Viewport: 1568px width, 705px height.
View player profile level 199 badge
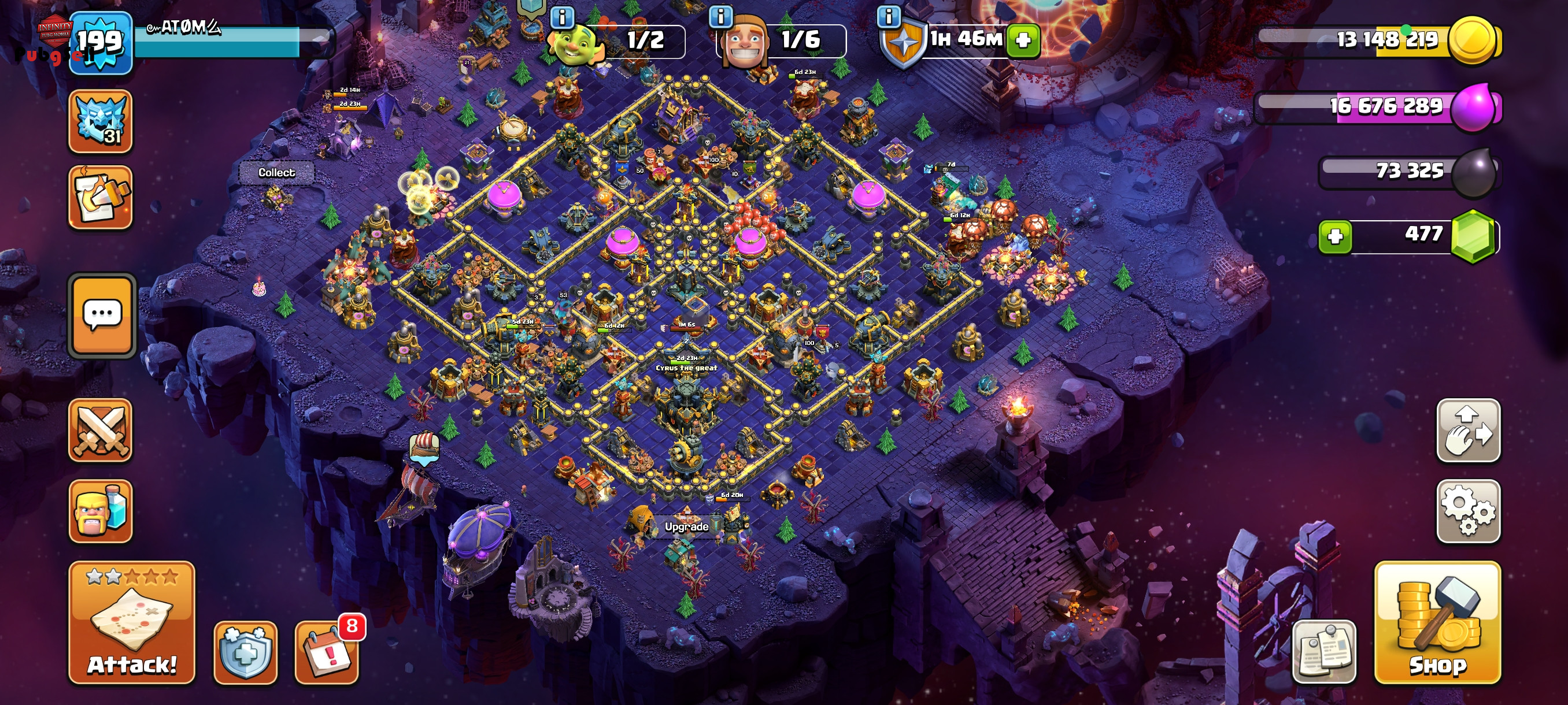[x=101, y=43]
